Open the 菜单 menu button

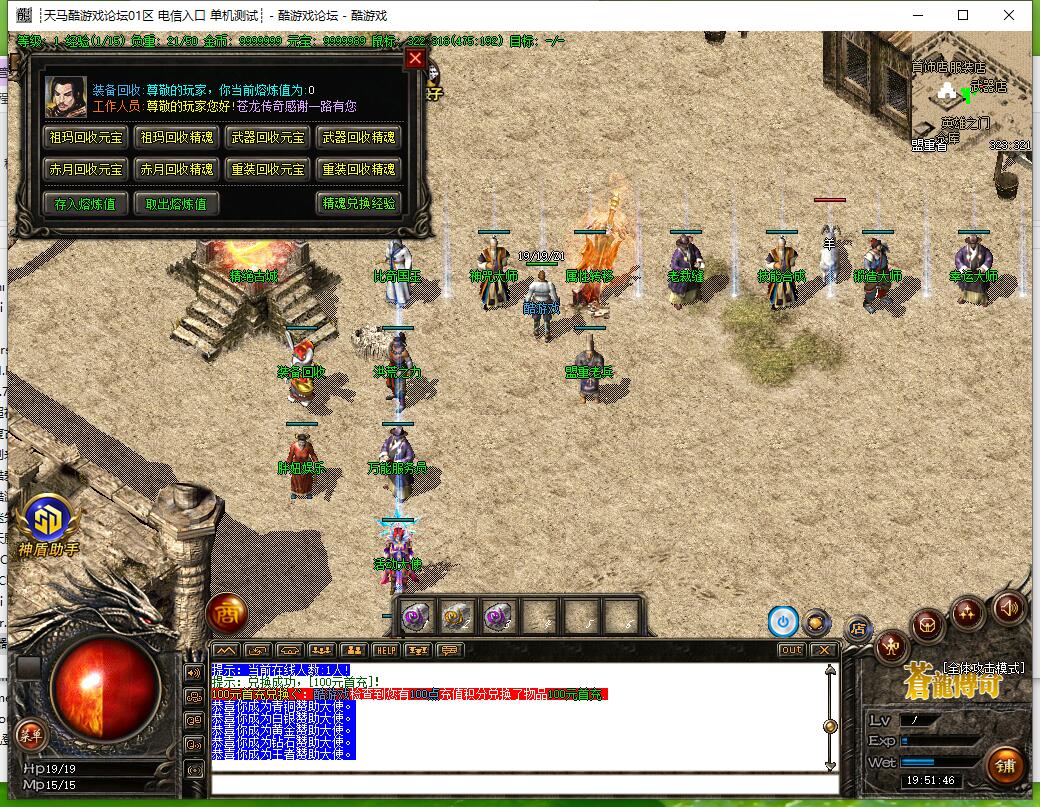coord(30,734)
